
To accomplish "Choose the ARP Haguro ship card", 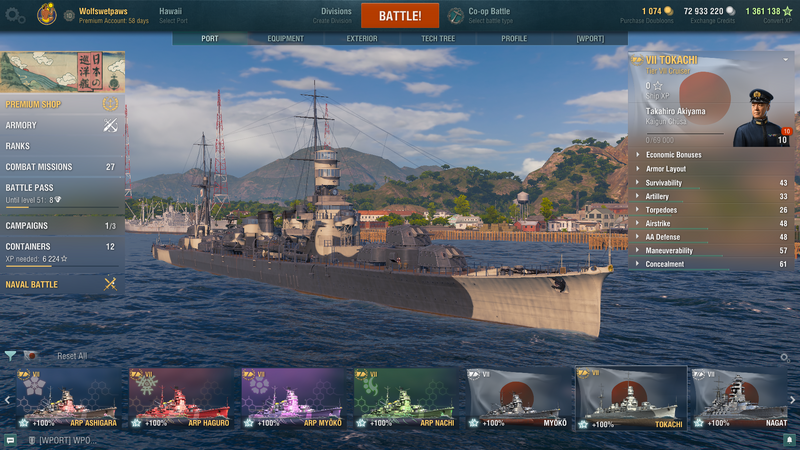I will [181, 396].
